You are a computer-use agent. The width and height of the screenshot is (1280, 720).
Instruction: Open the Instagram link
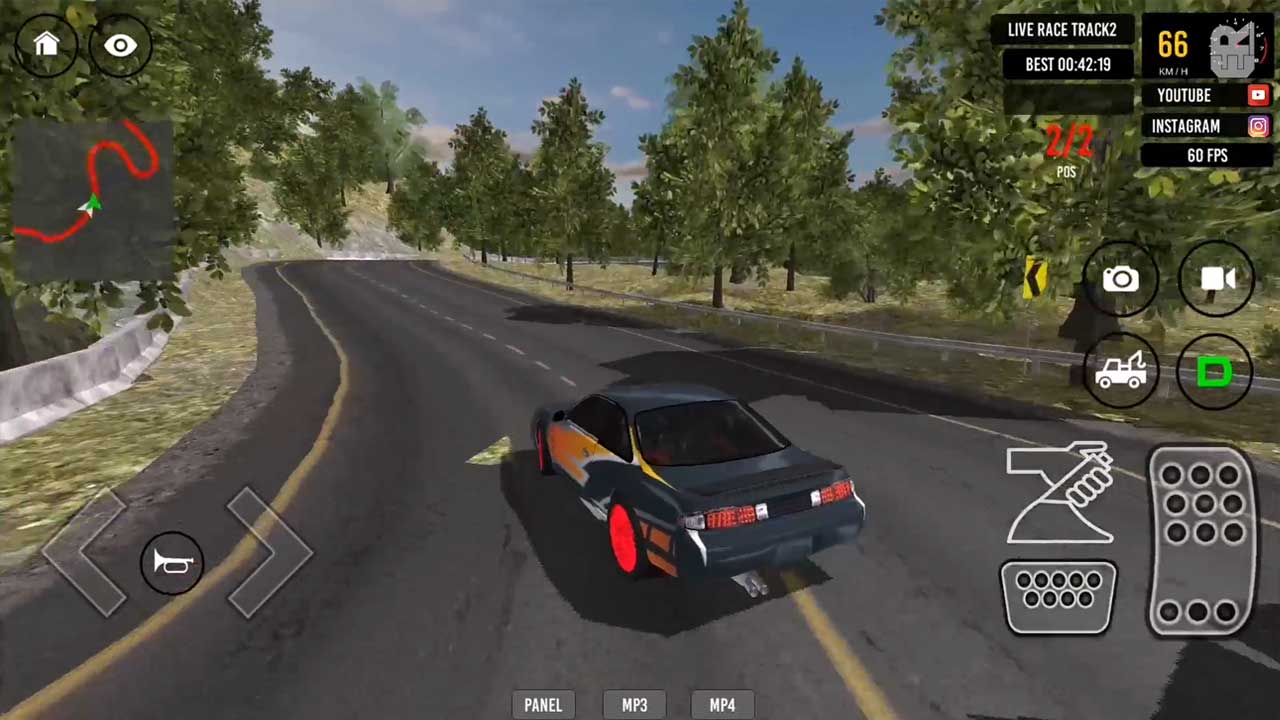[x=1207, y=126]
